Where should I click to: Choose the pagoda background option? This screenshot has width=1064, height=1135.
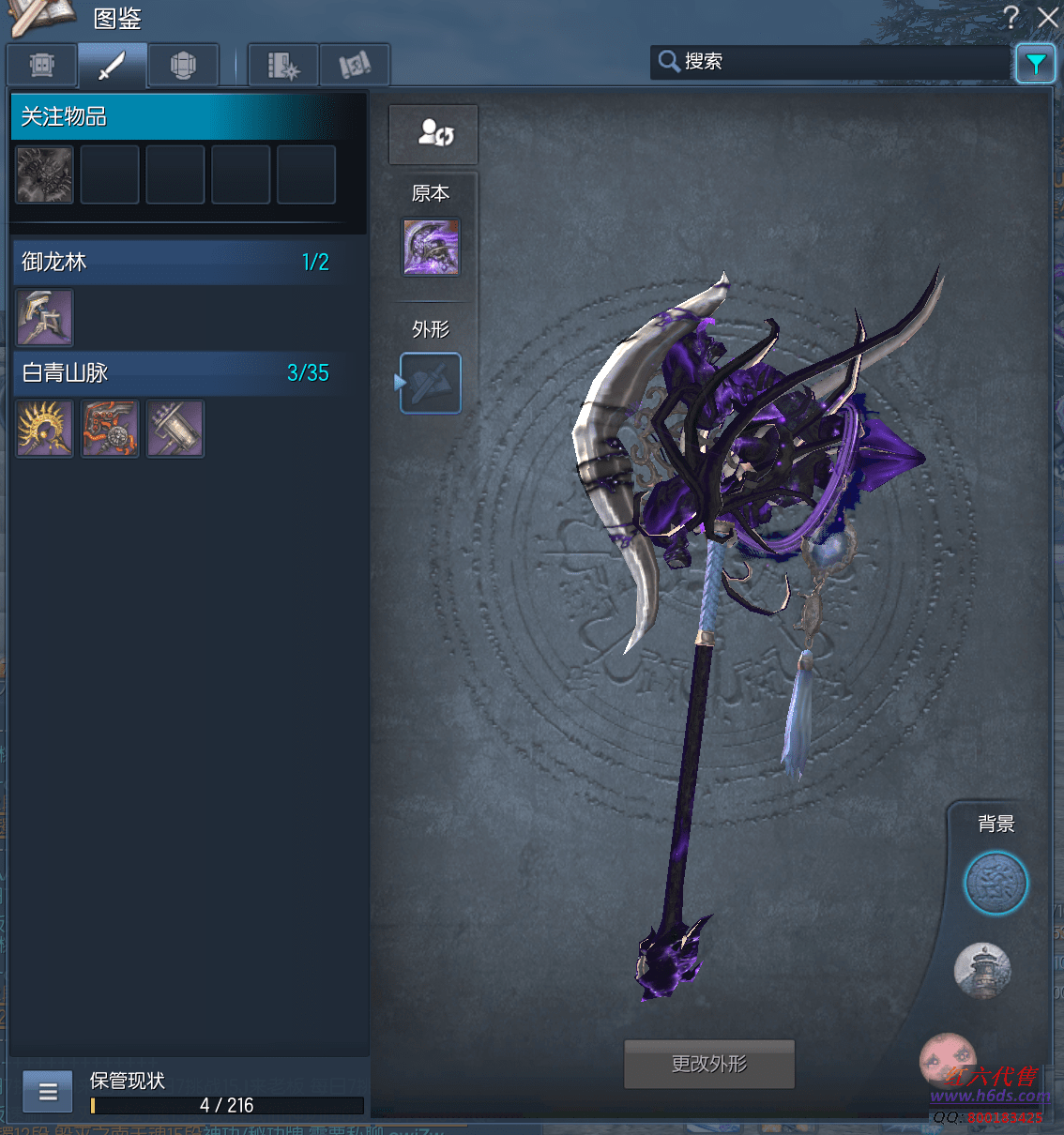982,970
